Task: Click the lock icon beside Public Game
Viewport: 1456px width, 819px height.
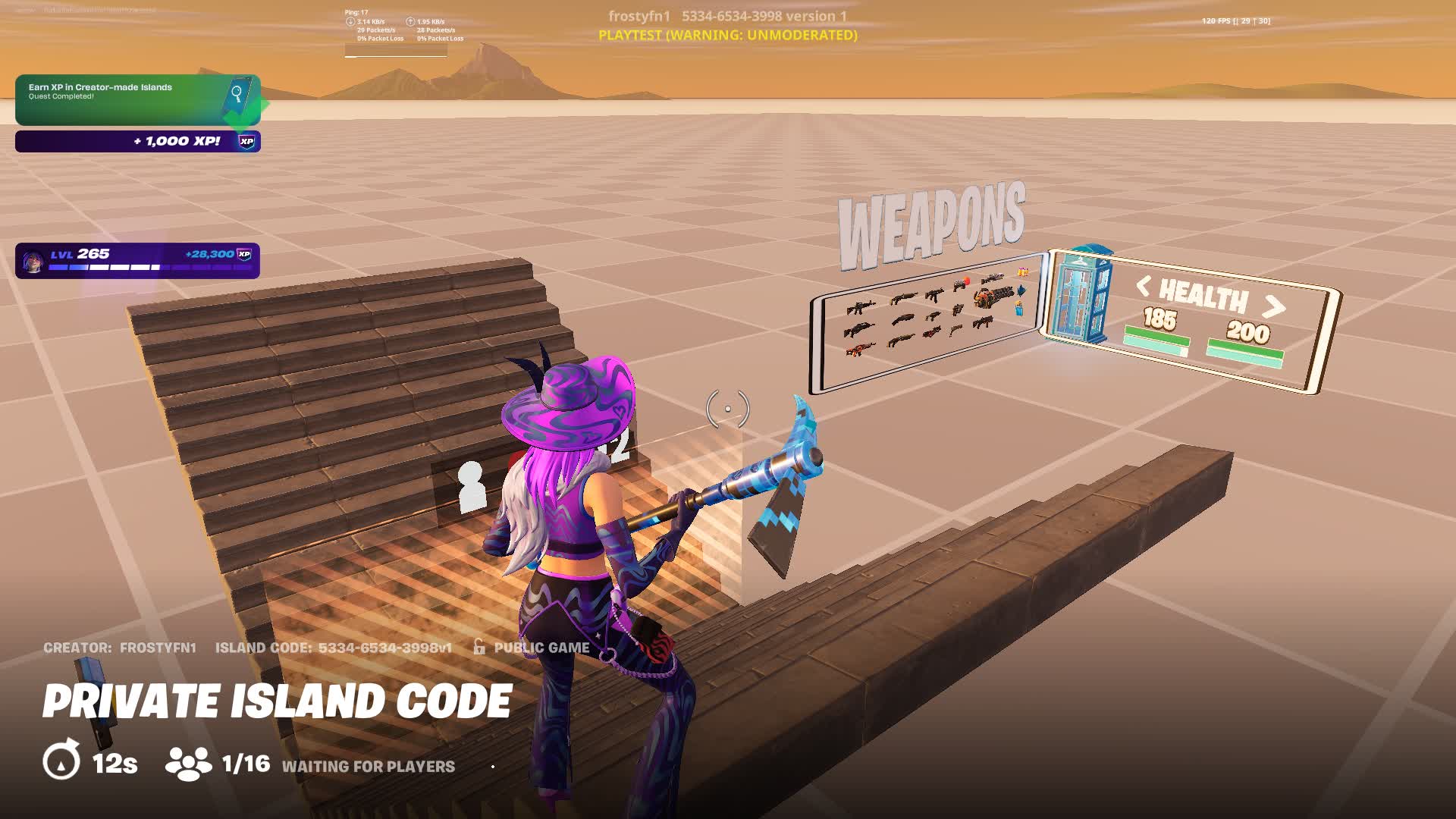Action: (x=477, y=647)
